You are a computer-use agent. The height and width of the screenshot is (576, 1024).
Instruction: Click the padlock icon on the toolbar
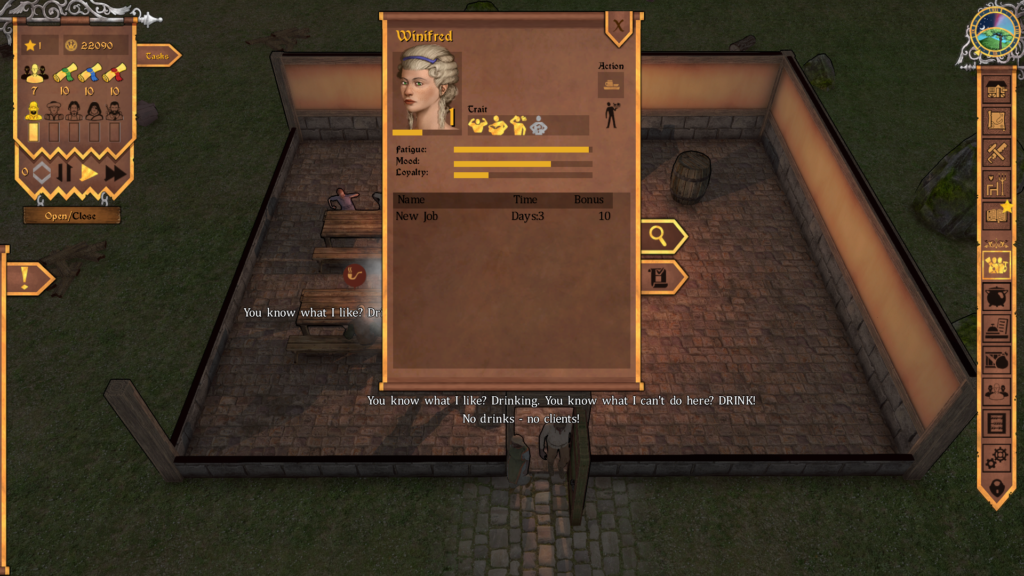coord(996,488)
